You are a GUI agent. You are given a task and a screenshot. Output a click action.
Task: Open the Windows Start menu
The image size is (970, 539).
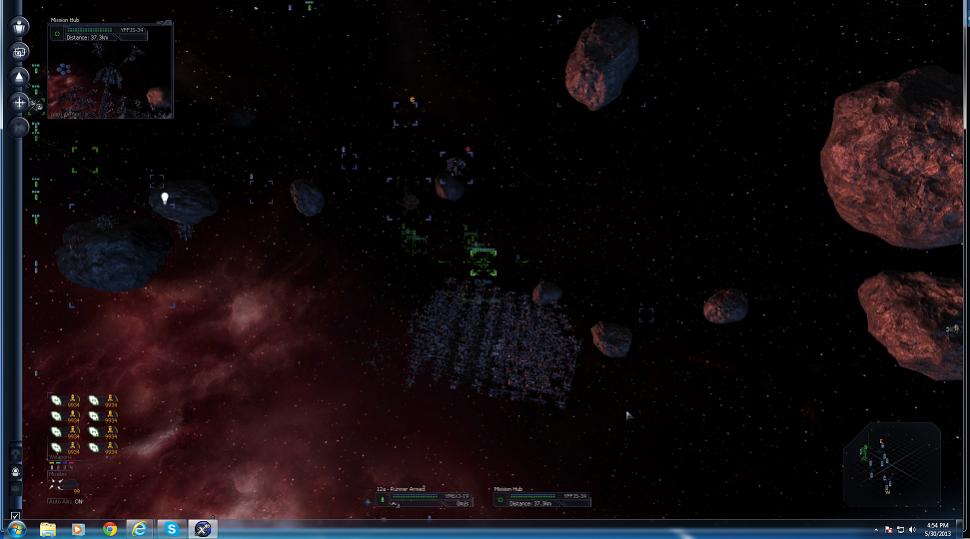(x=16, y=529)
